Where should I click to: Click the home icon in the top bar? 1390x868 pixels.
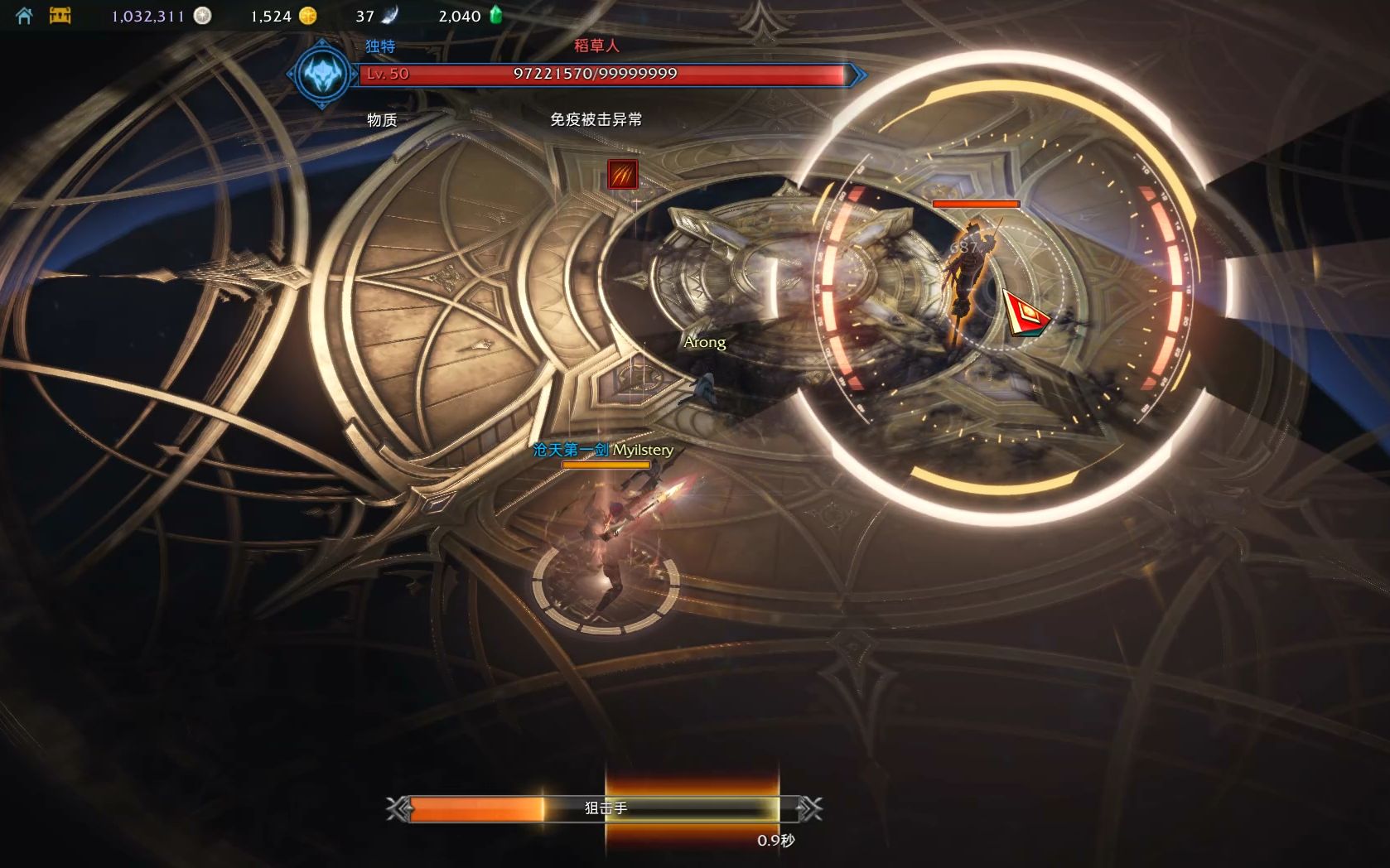point(24,16)
